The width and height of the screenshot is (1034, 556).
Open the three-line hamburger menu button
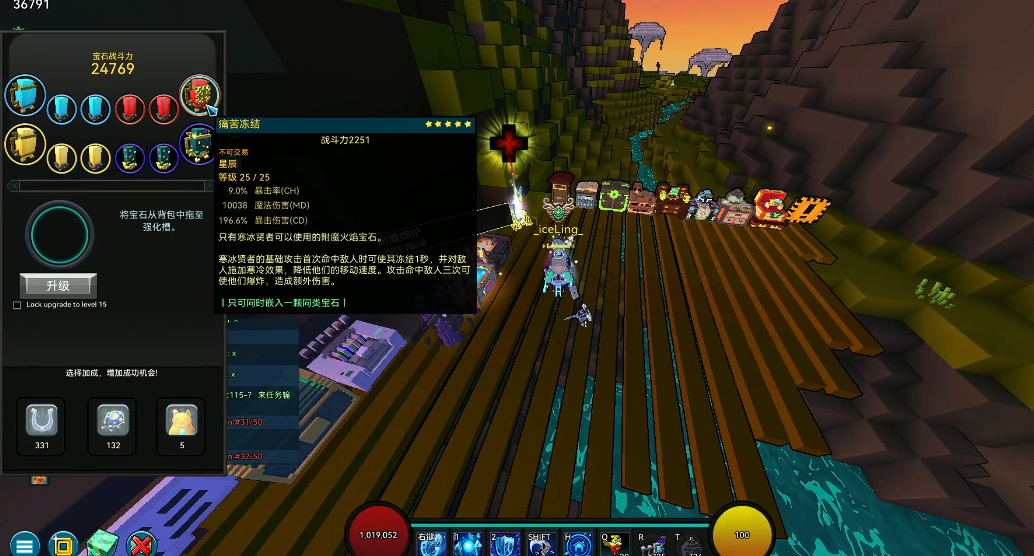click(x=25, y=545)
